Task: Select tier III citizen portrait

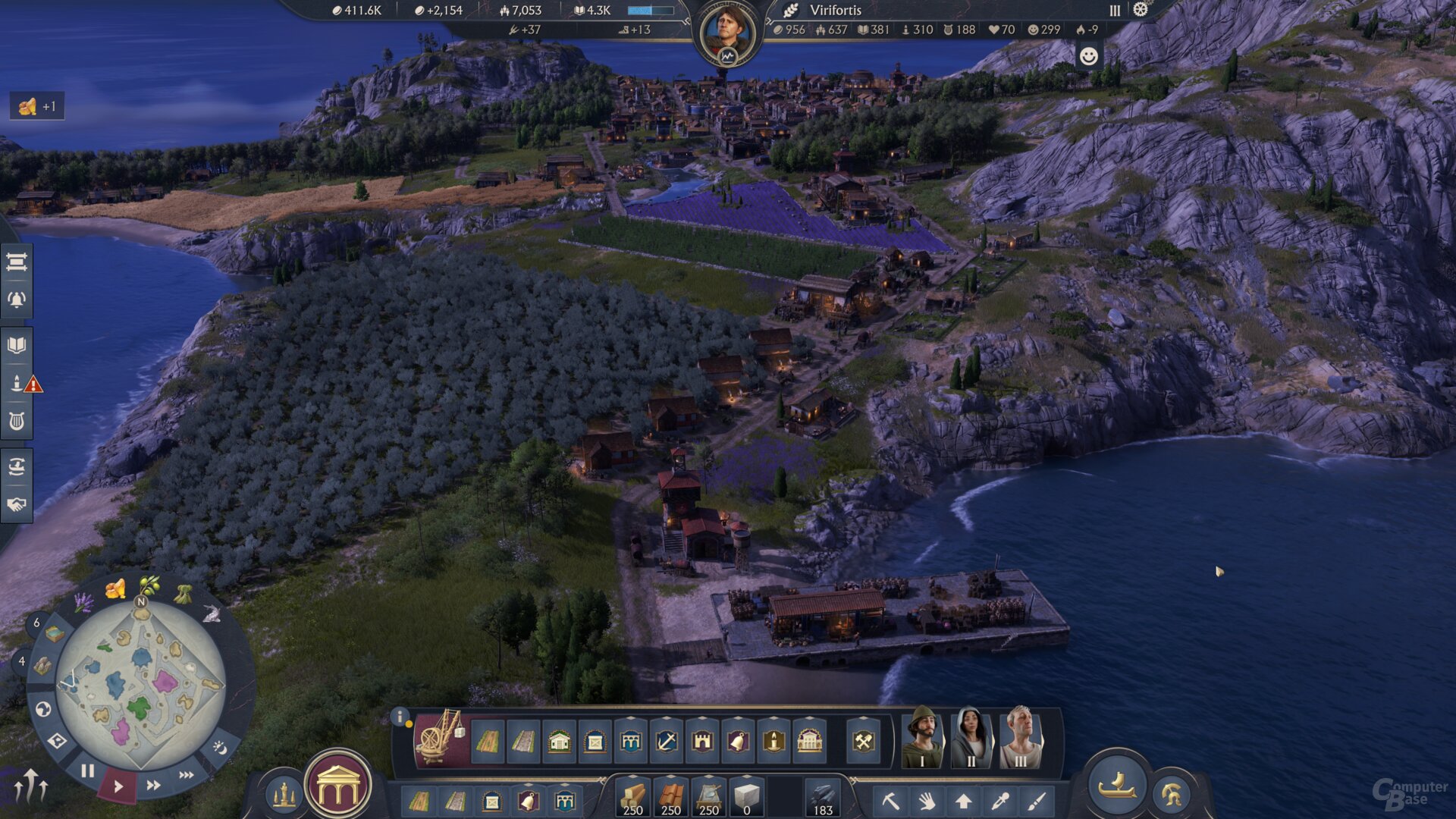Action: point(1020,738)
